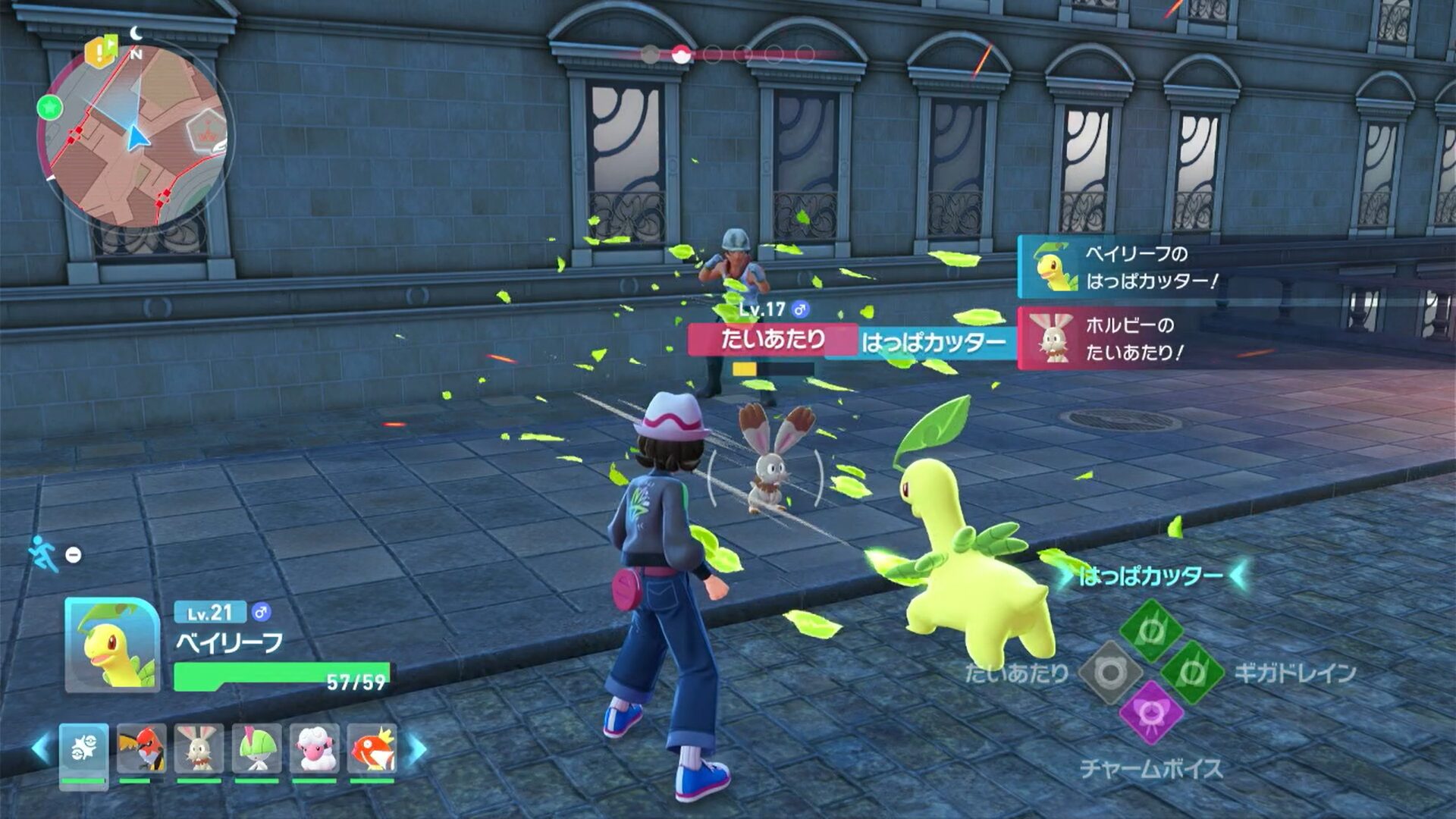Select Ralts from the party bar
This screenshot has height=819, width=1456.
point(256,749)
